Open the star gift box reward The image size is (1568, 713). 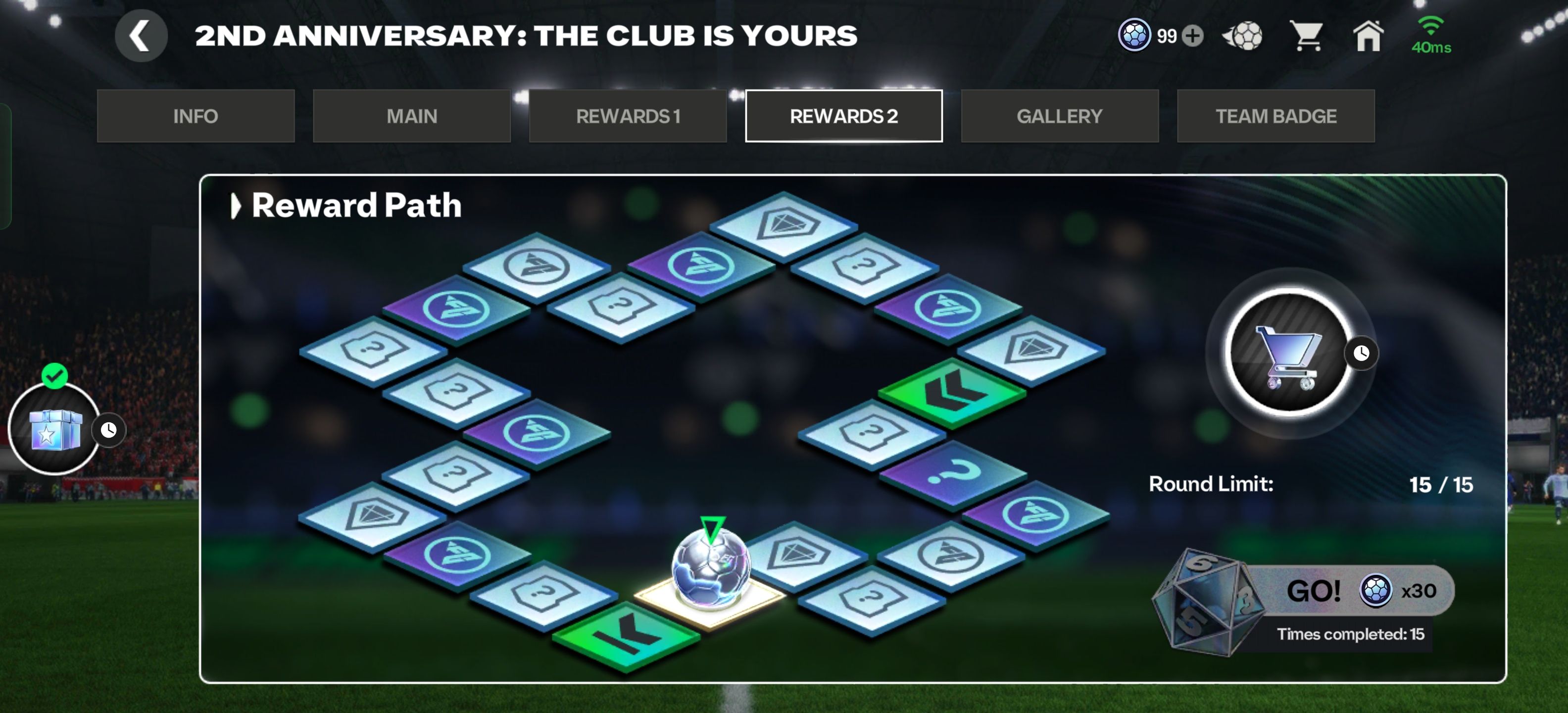(55, 429)
